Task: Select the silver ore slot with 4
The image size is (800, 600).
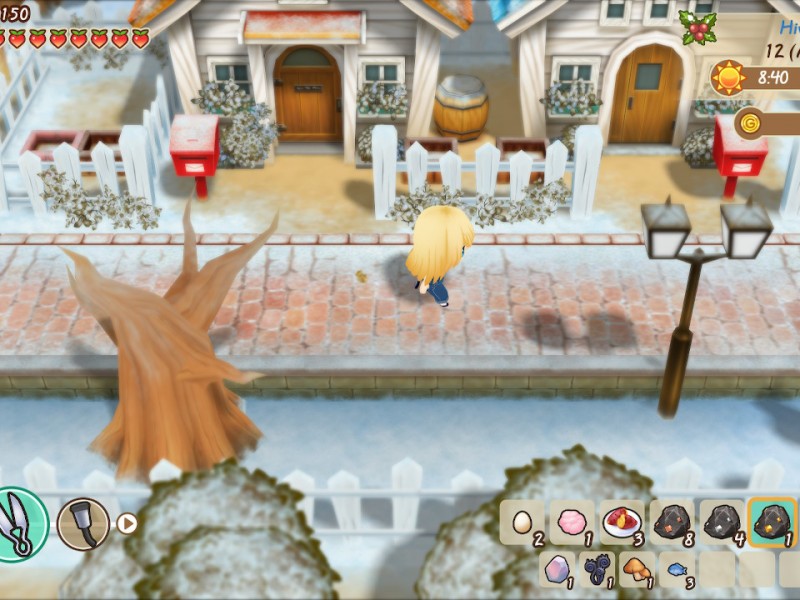Action: pyautogui.click(x=722, y=523)
